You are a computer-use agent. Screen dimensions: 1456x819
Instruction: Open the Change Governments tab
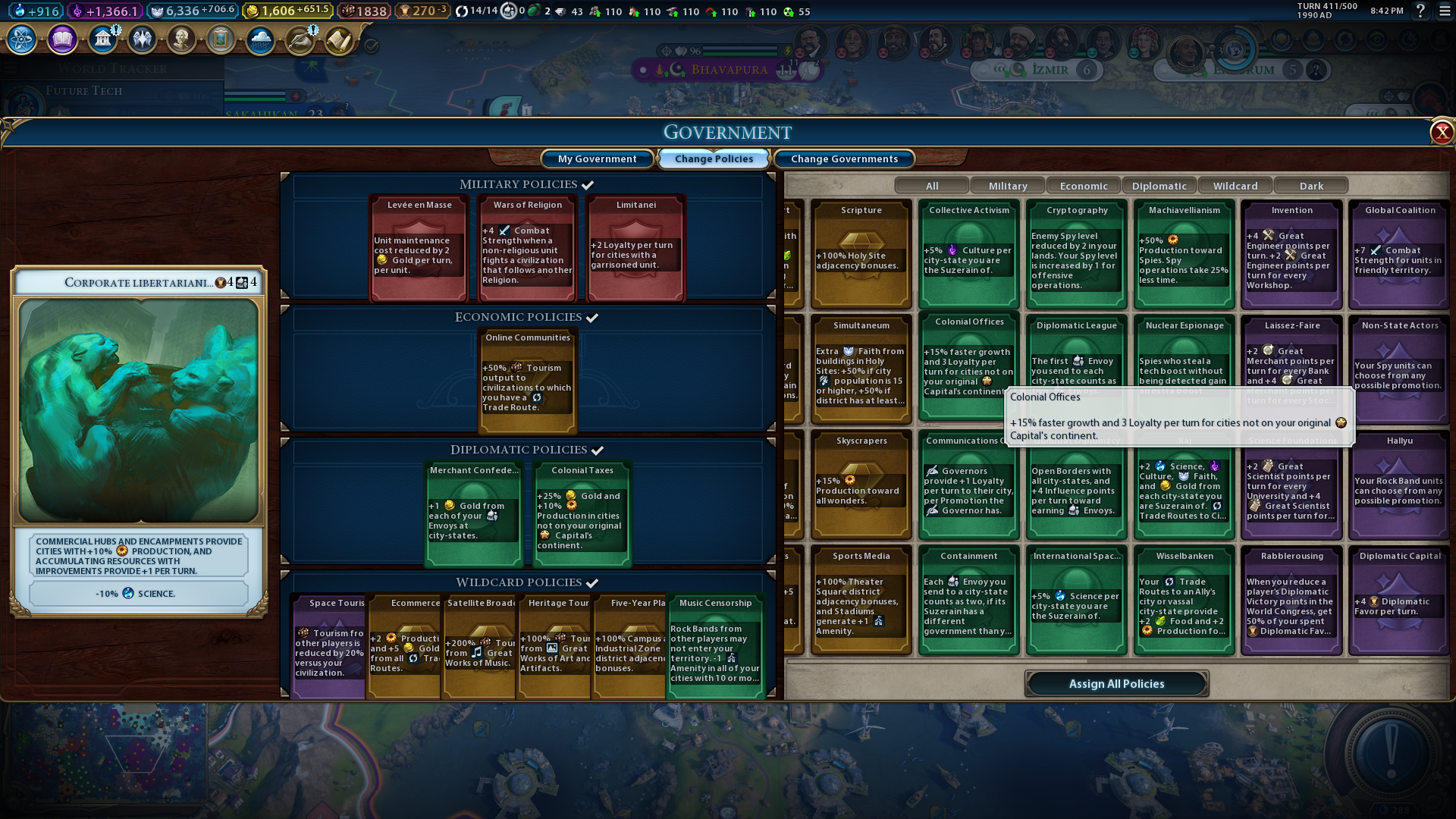click(x=844, y=158)
